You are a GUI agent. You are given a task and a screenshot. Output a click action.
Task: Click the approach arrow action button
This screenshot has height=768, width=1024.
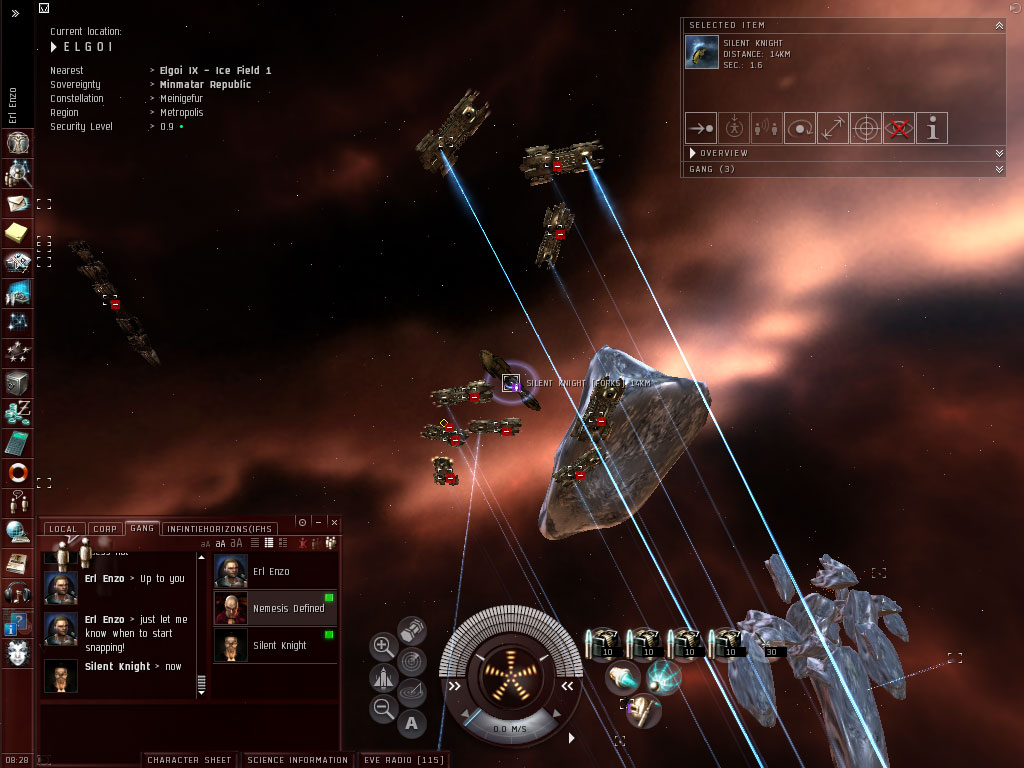point(700,128)
